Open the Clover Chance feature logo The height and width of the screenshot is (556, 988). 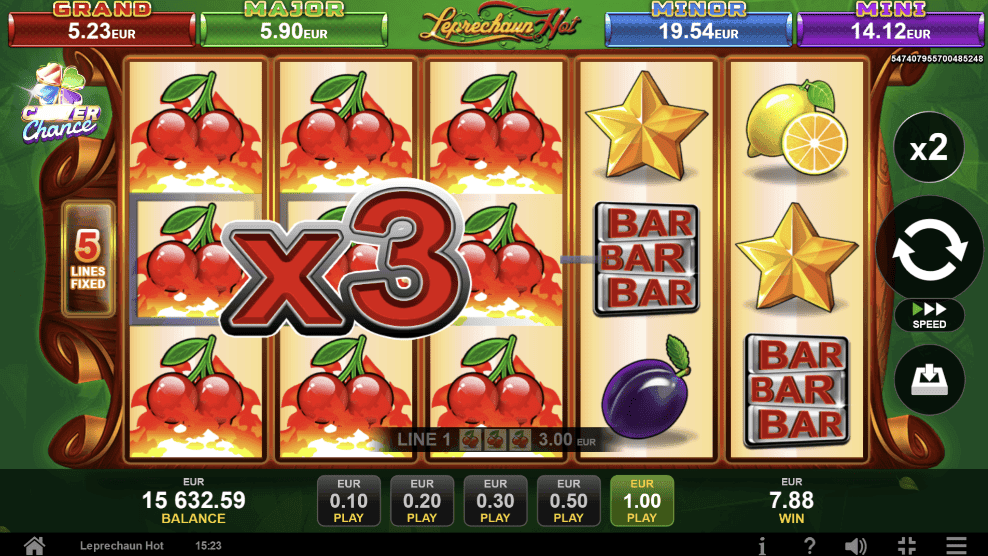59,107
